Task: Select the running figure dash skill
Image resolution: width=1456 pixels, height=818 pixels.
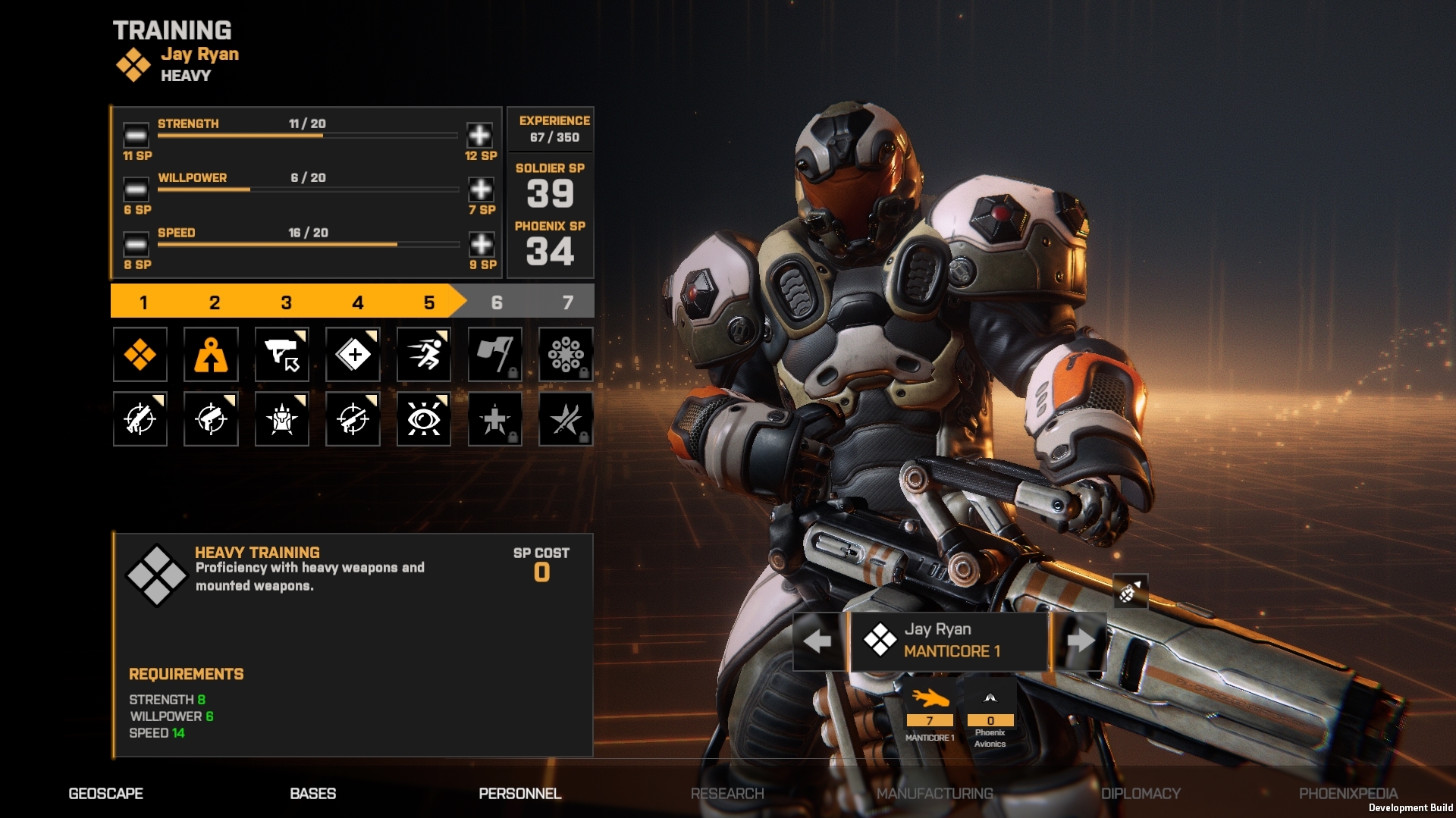Action: 424,354
